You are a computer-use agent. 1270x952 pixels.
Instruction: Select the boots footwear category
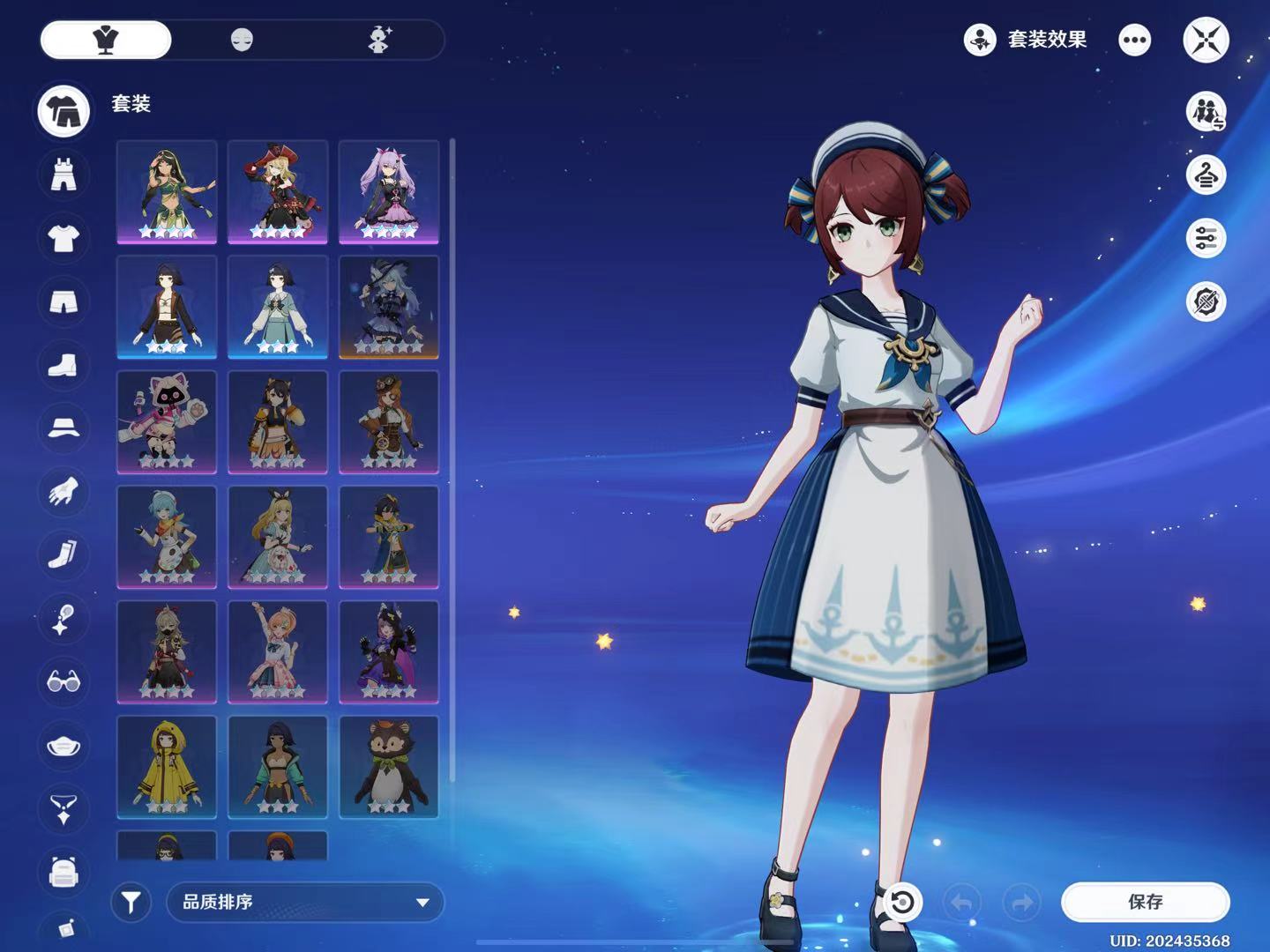(x=63, y=365)
